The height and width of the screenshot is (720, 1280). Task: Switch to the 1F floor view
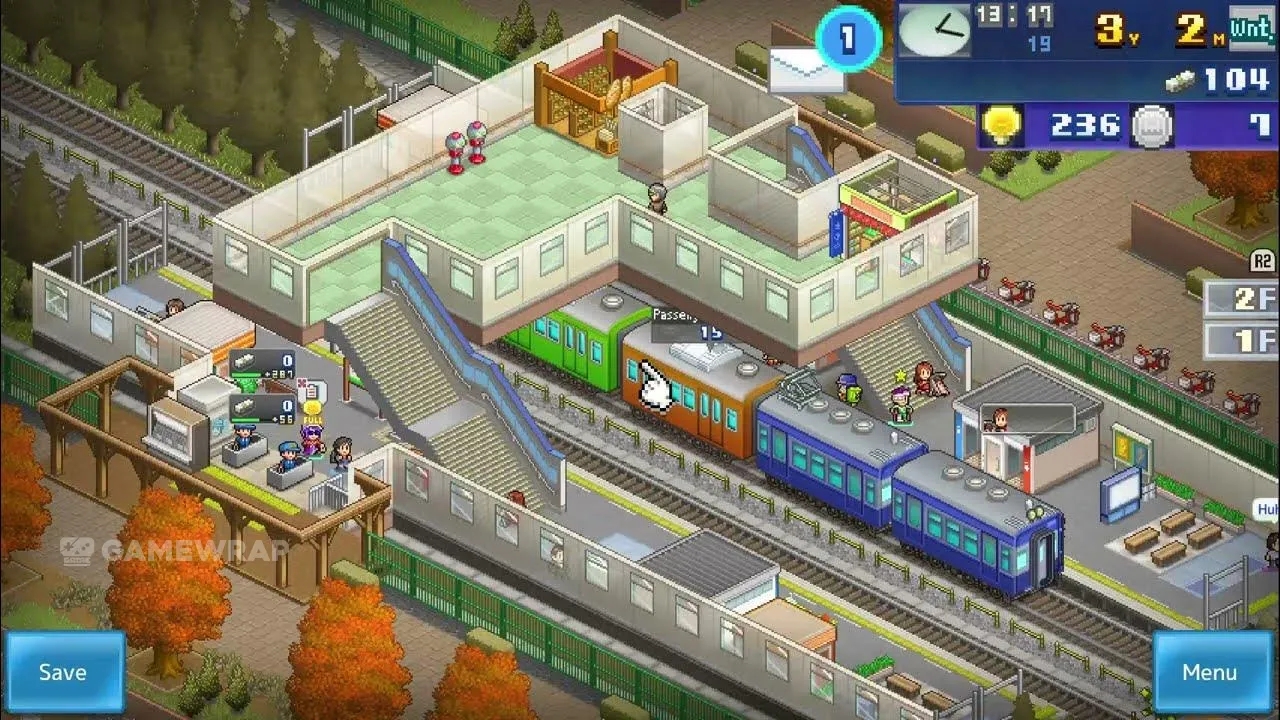[x=1241, y=341]
